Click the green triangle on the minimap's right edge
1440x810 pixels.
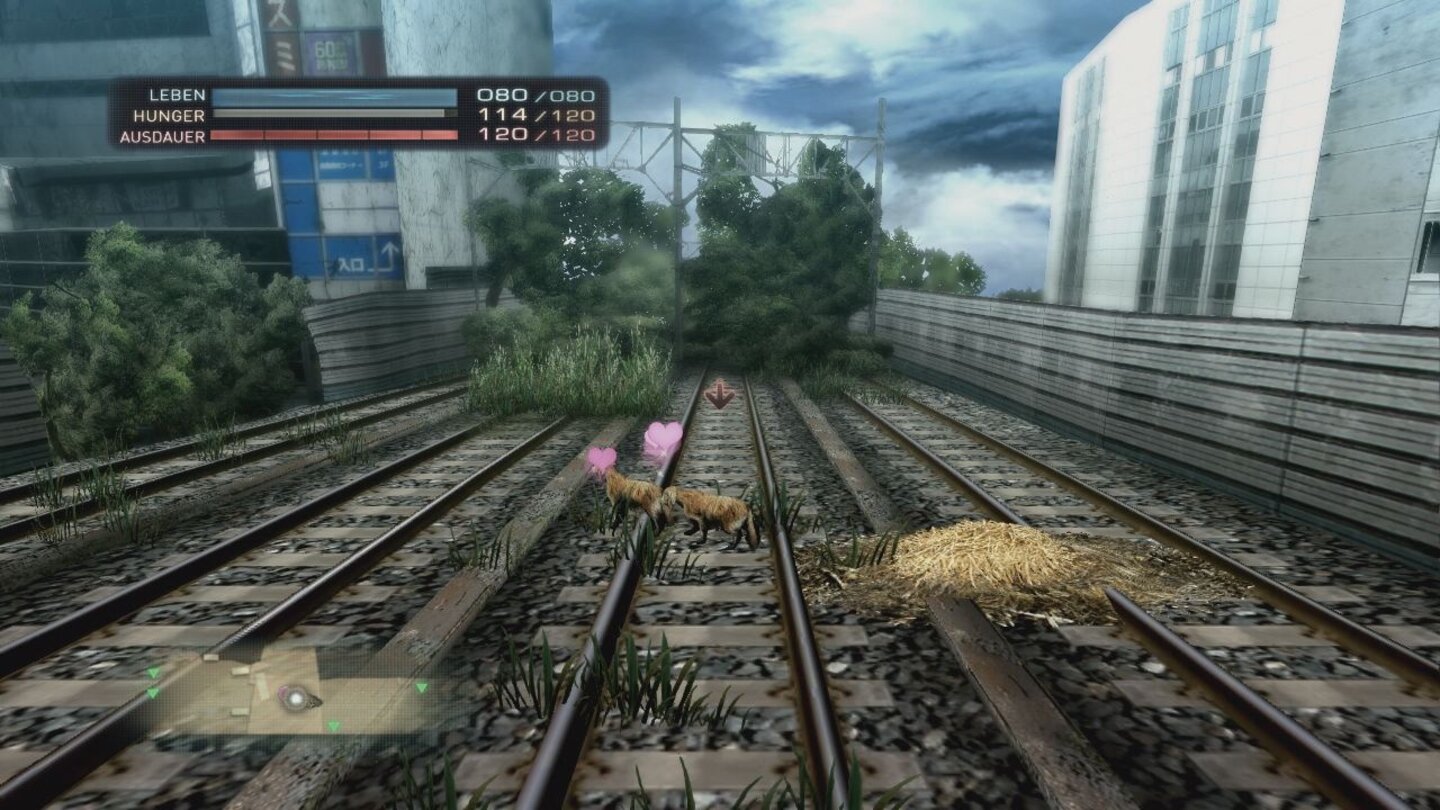(421, 688)
